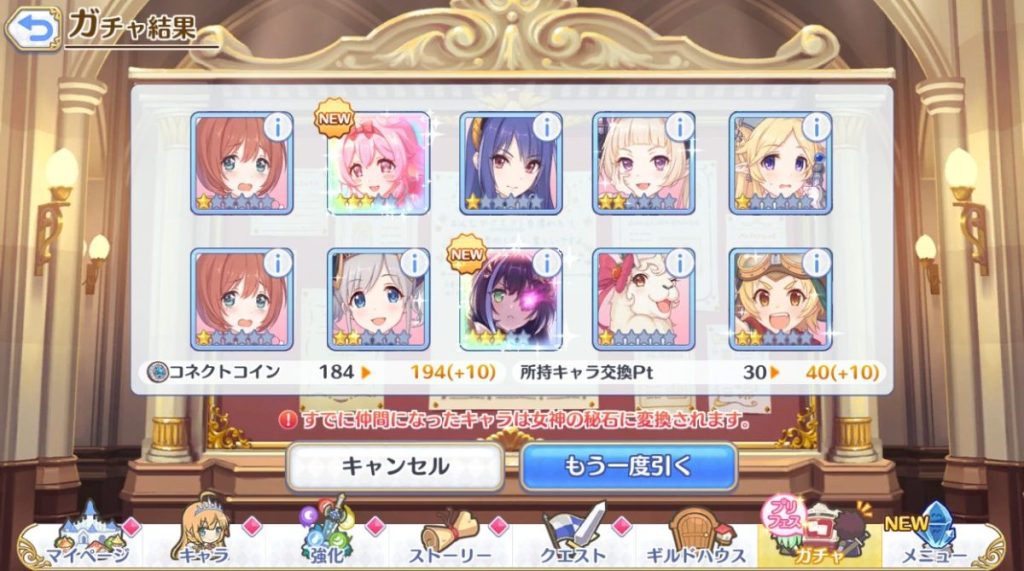Open the dark blue-haired character card
1024x571 pixels.
(510, 163)
